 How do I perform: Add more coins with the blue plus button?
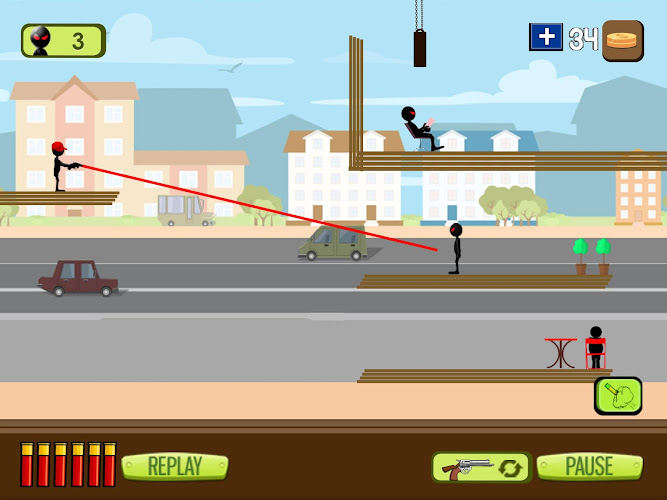[546, 38]
